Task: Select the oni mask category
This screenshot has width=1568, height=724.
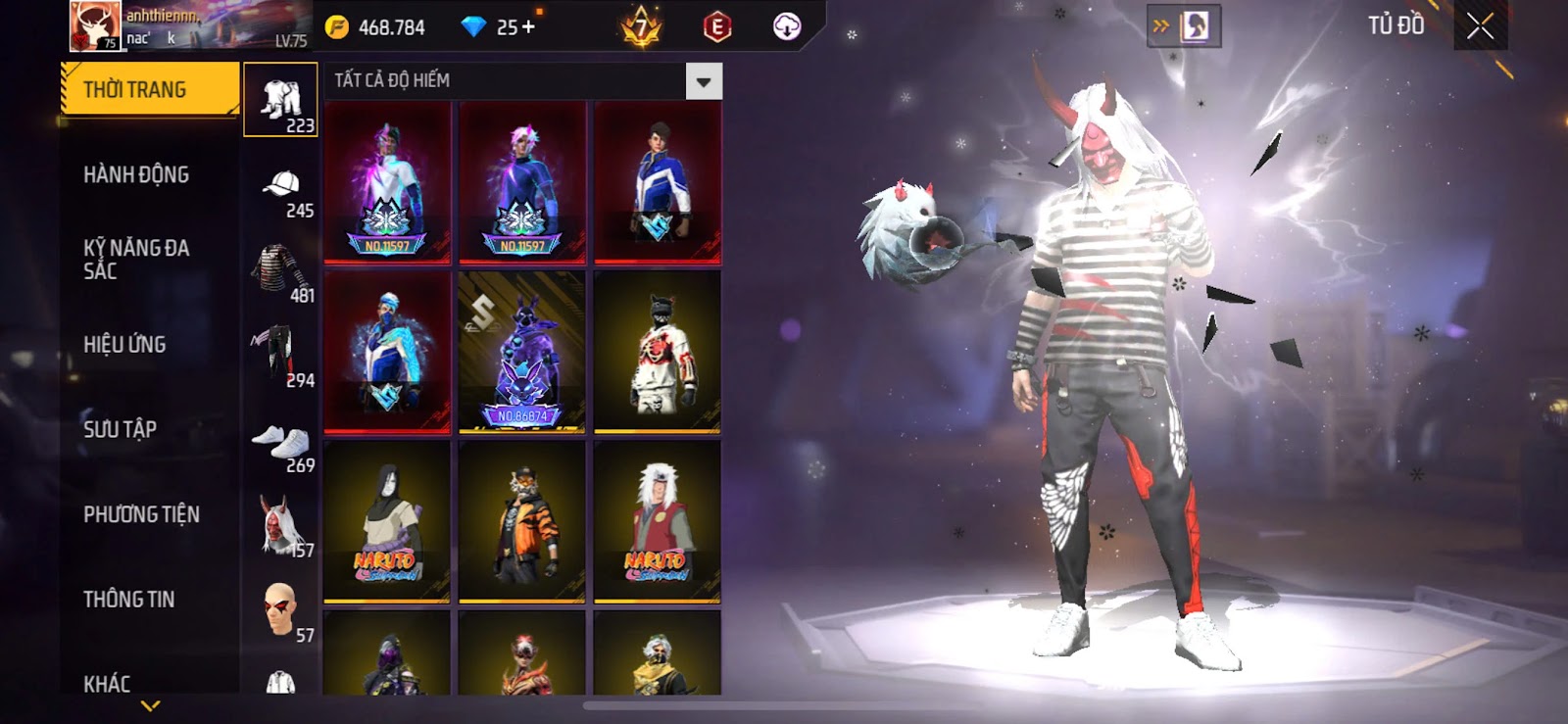Action: 281,525
